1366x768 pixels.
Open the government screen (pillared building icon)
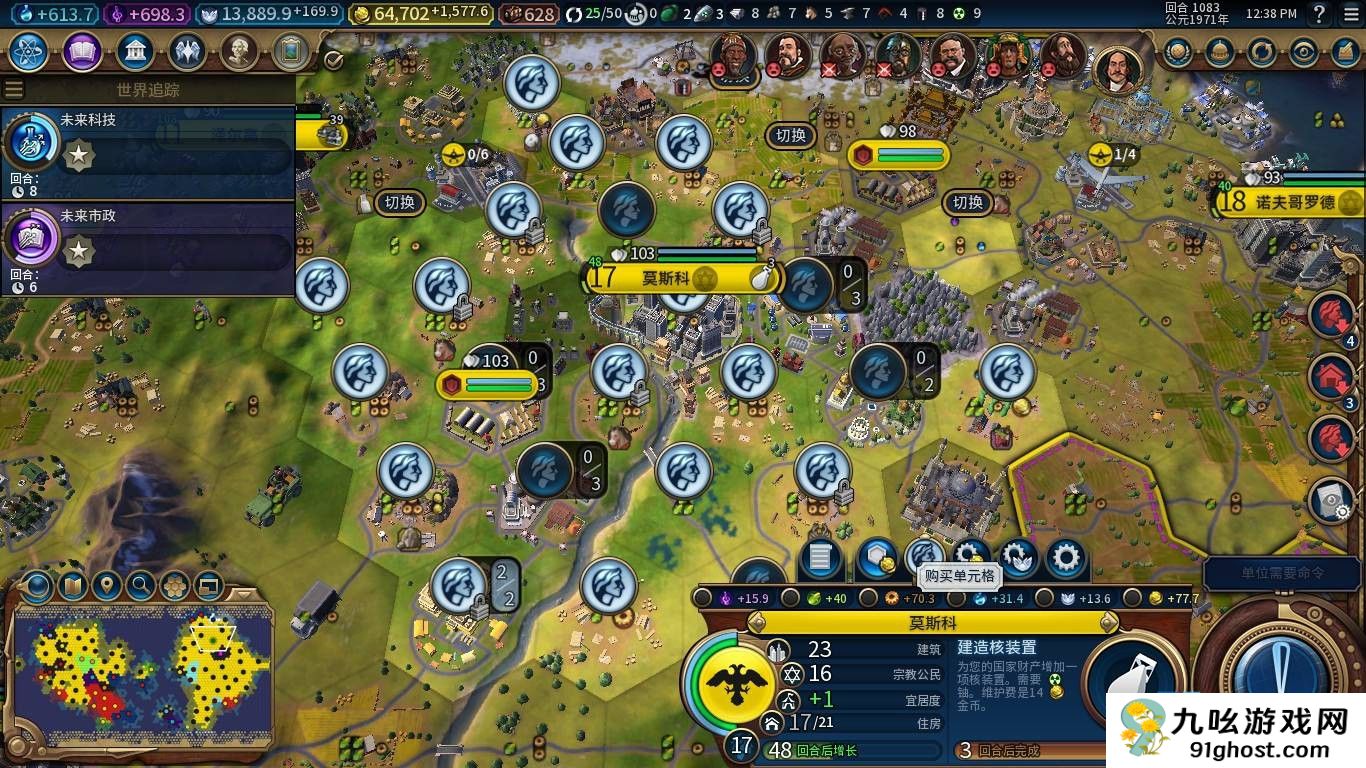pyautogui.click(x=135, y=51)
